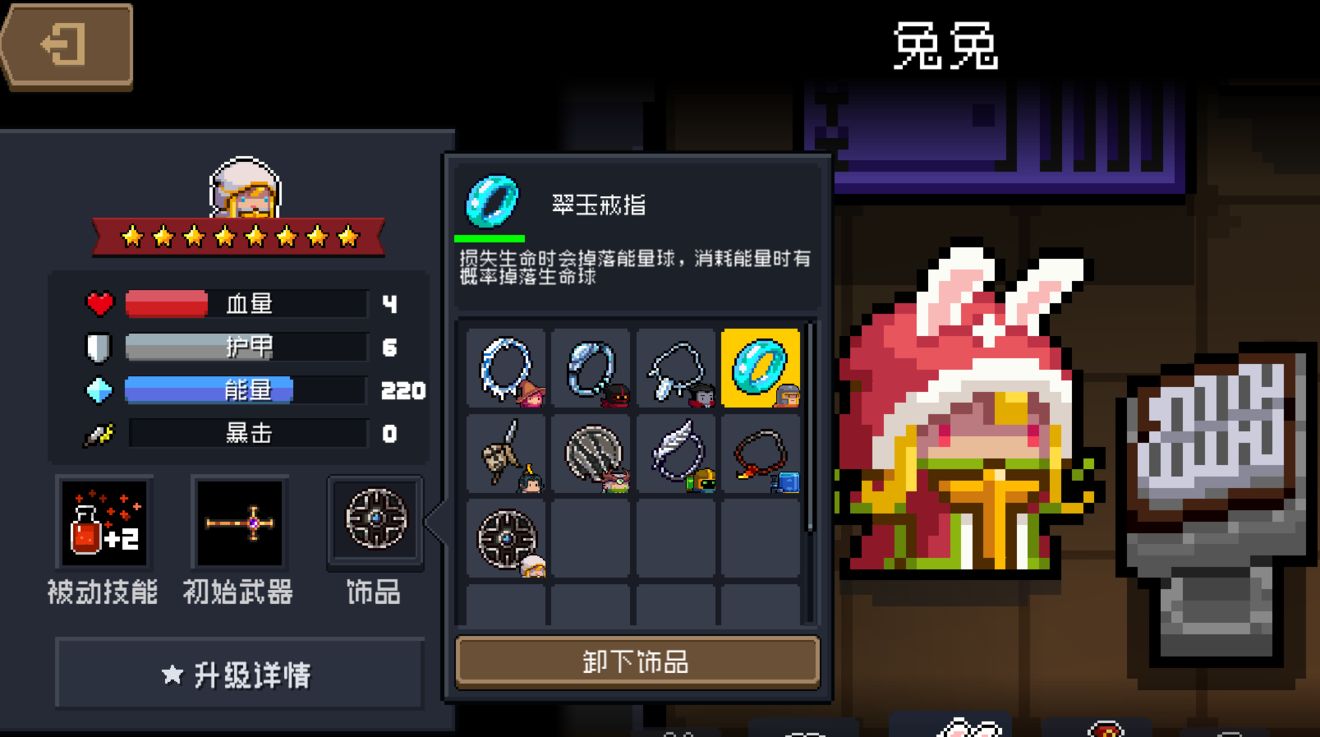Select the silver ice ring accessory
The height and width of the screenshot is (737, 1320).
coord(590,370)
